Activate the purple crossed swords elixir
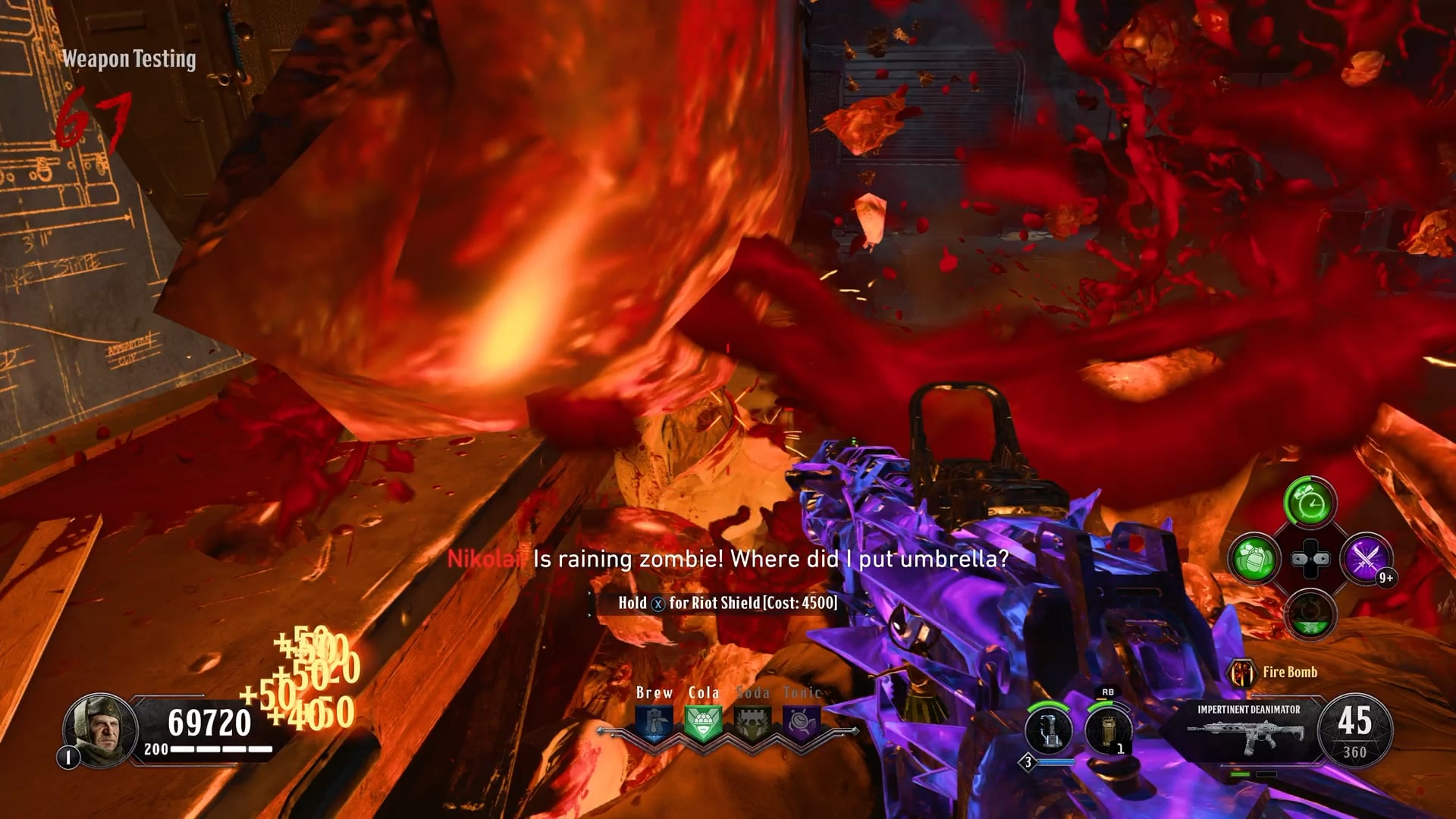Screen dimensions: 1456x819 (1366, 559)
